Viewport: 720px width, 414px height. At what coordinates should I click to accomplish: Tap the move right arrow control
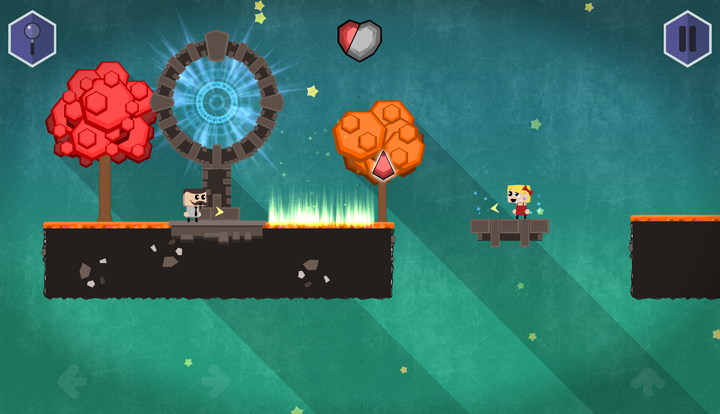[215, 381]
